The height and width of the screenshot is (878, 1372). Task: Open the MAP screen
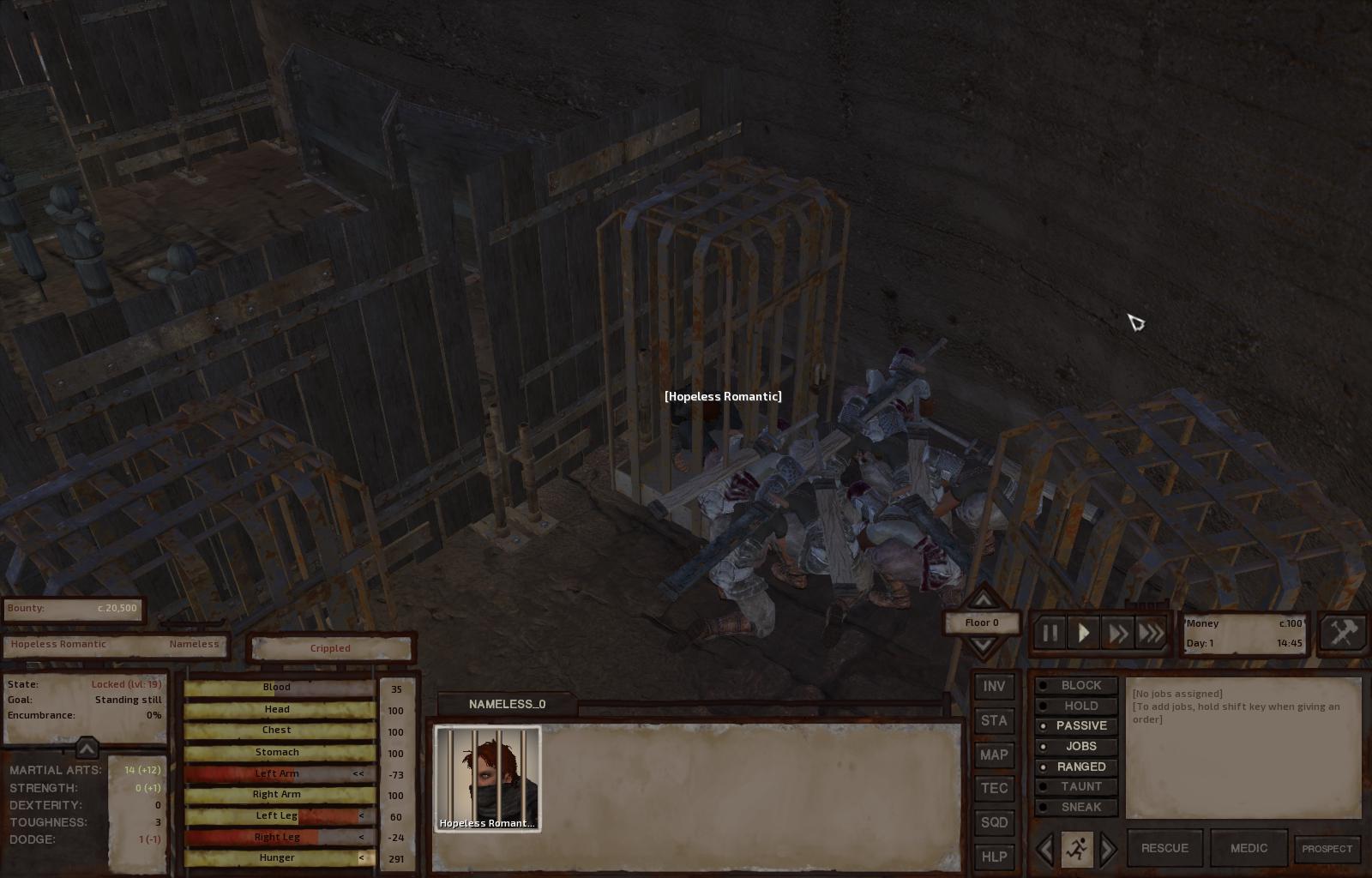pyautogui.click(x=994, y=755)
